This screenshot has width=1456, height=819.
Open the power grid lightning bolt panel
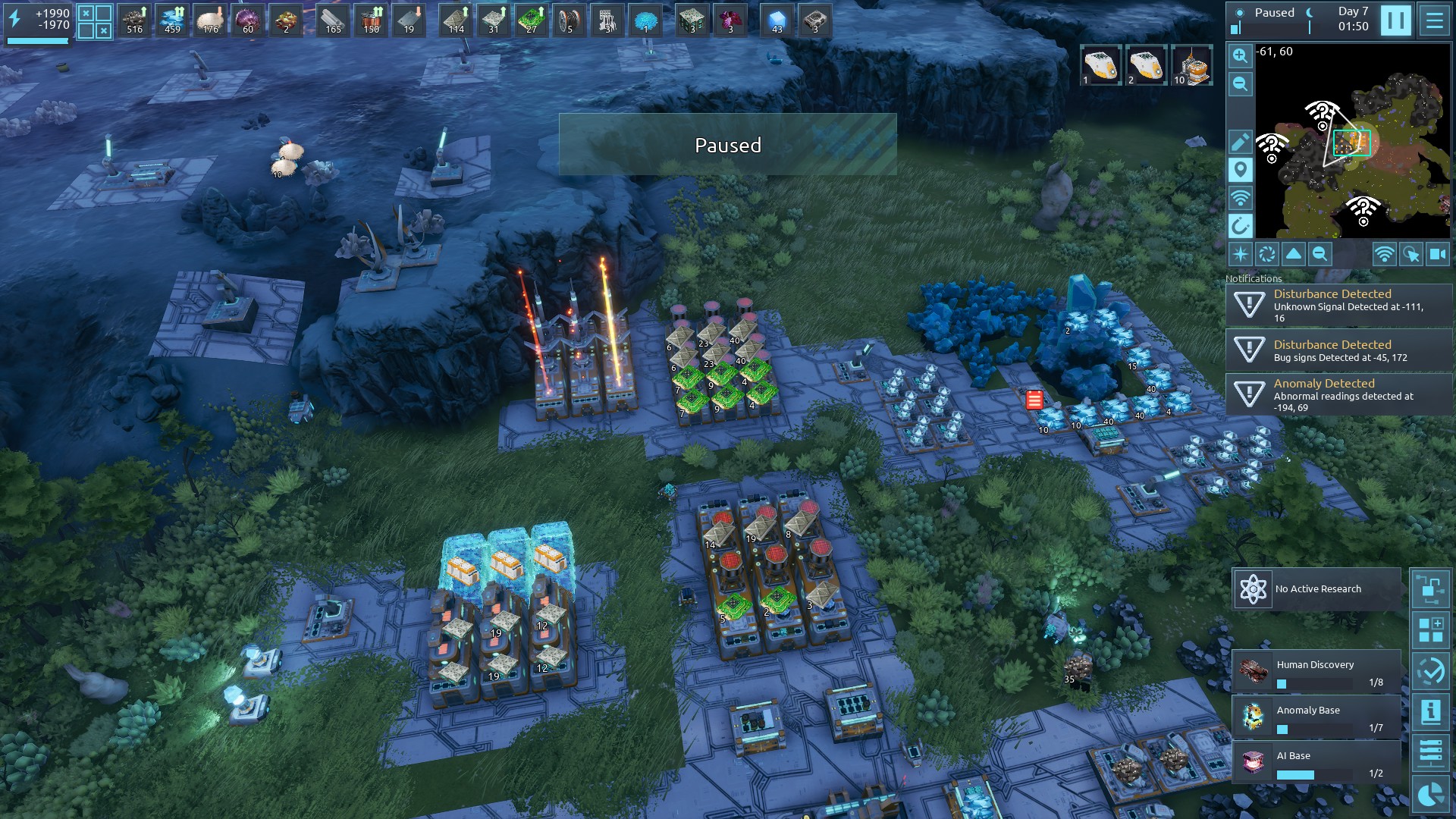pyautogui.click(x=15, y=20)
